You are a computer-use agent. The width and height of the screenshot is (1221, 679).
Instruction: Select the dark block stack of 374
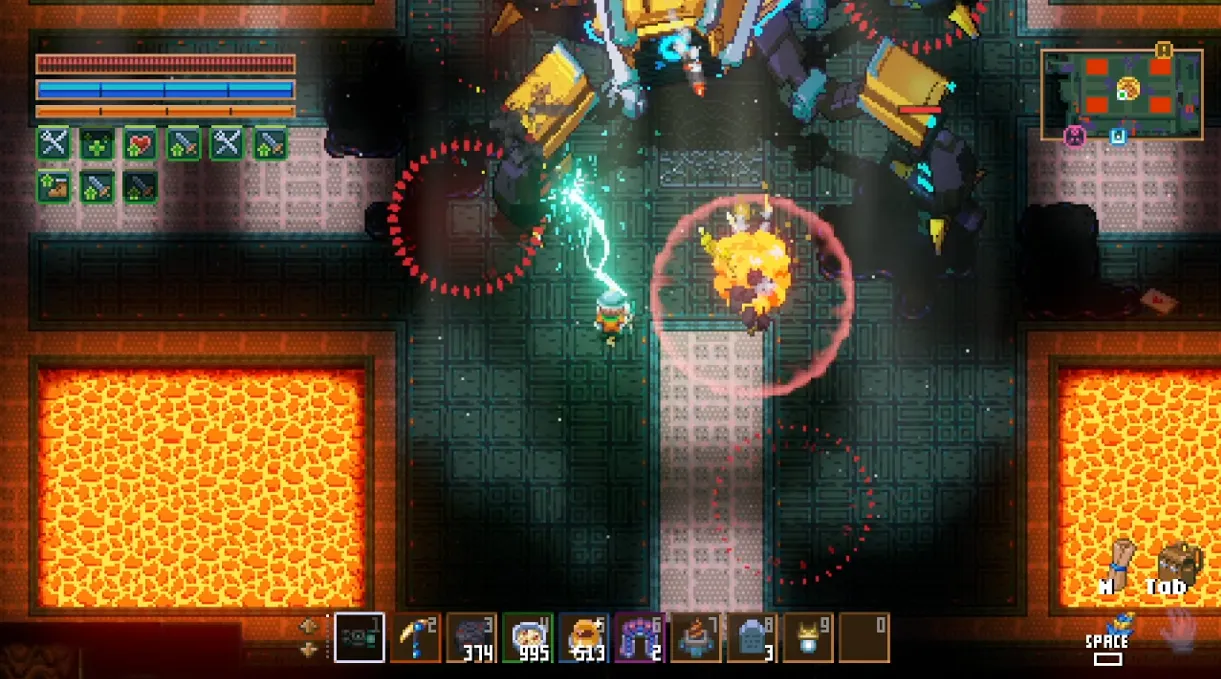pyautogui.click(x=471, y=638)
